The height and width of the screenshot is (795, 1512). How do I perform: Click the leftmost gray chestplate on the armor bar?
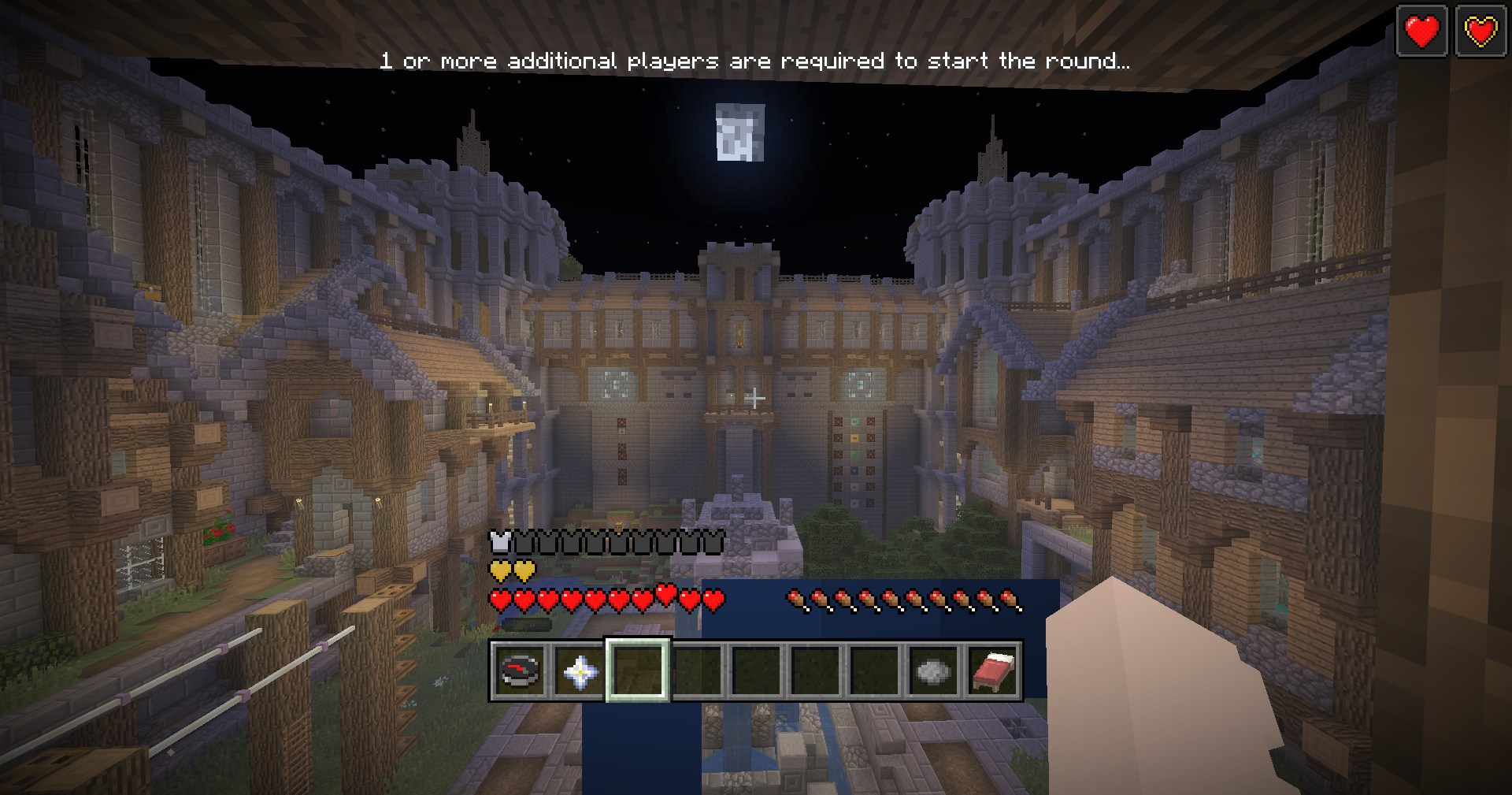point(525,541)
